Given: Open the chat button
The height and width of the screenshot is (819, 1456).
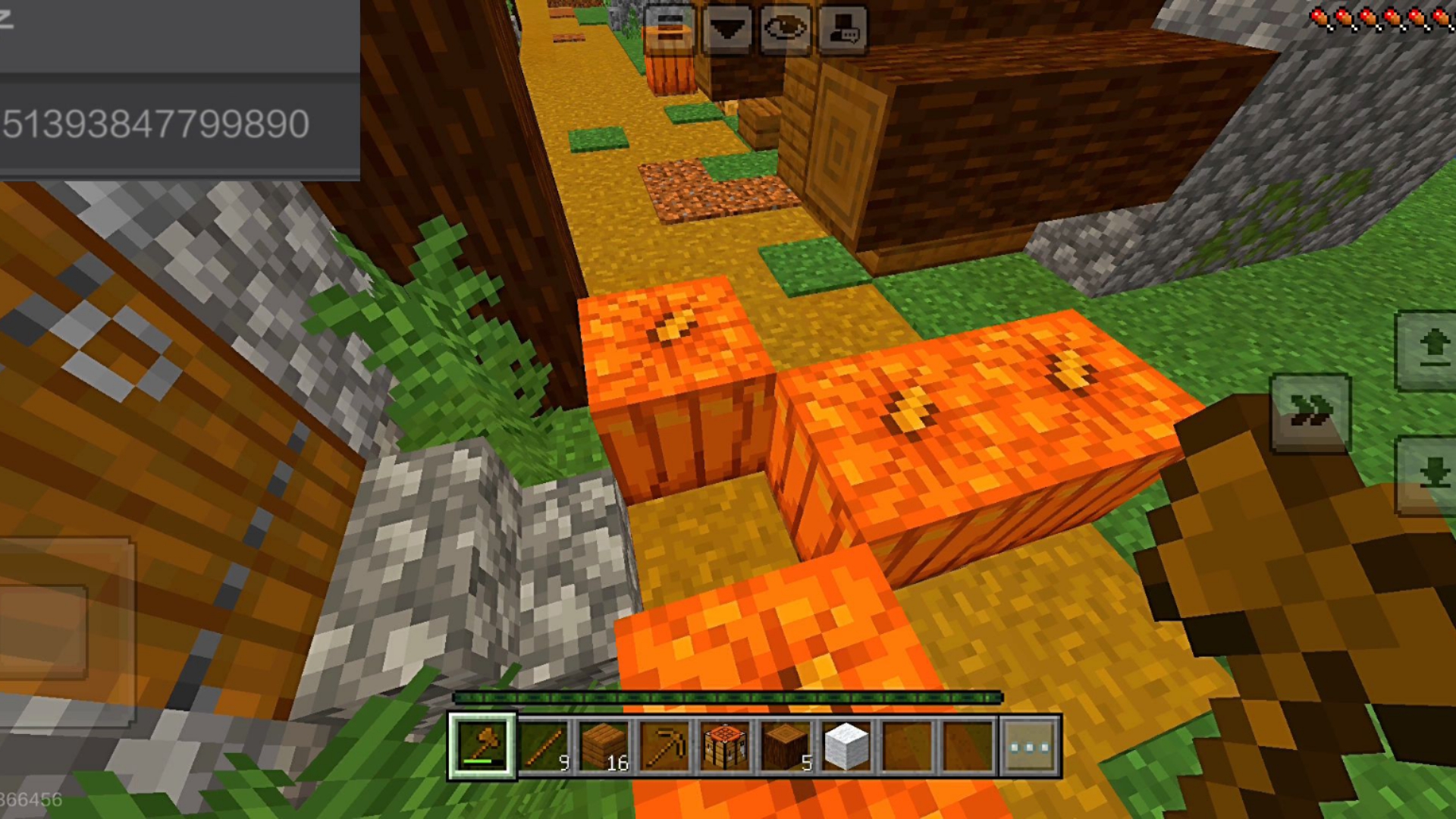Looking at the screenshot, I should point(843,29).
